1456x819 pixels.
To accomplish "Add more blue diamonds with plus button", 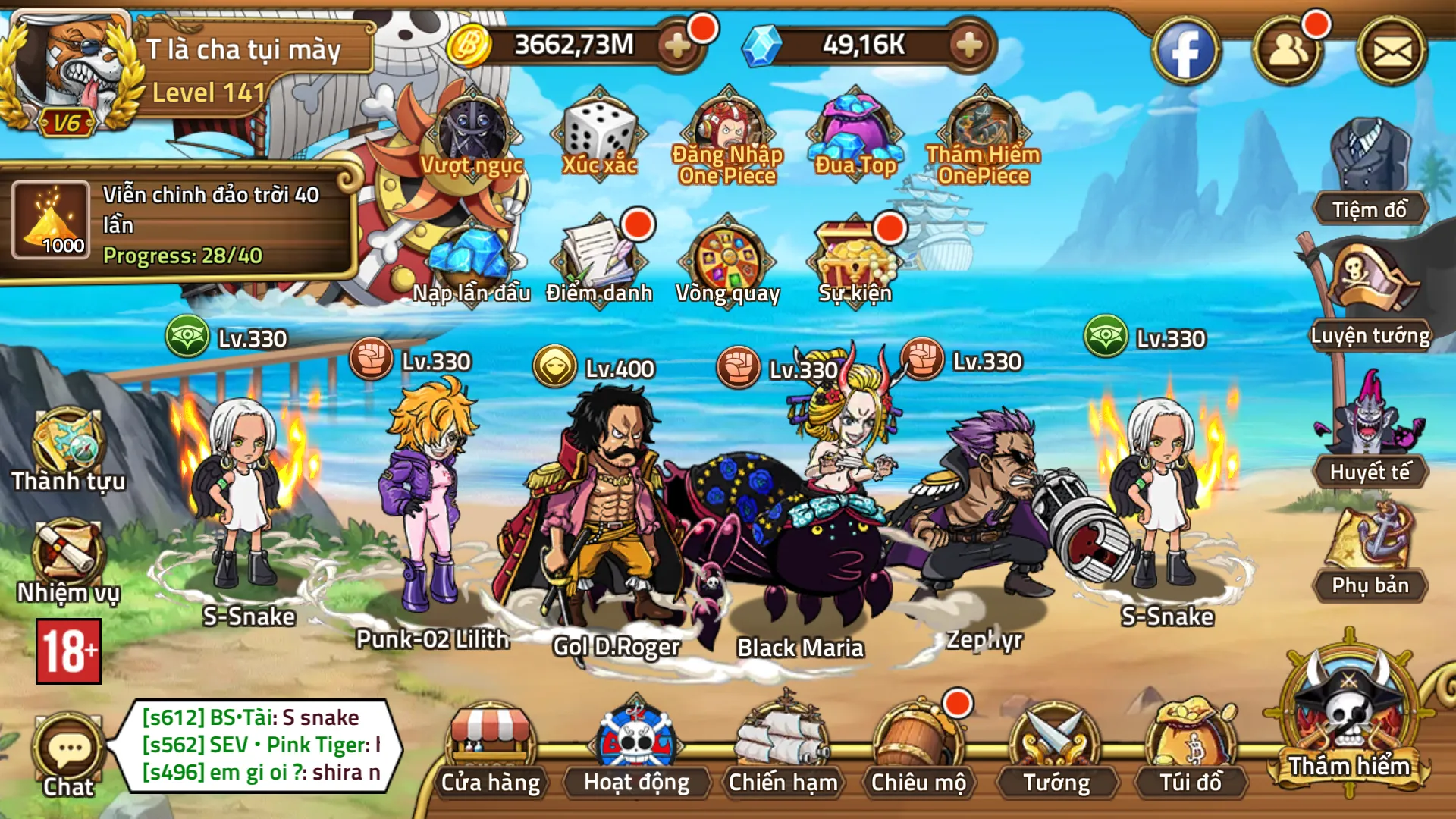I will point(969,45).
